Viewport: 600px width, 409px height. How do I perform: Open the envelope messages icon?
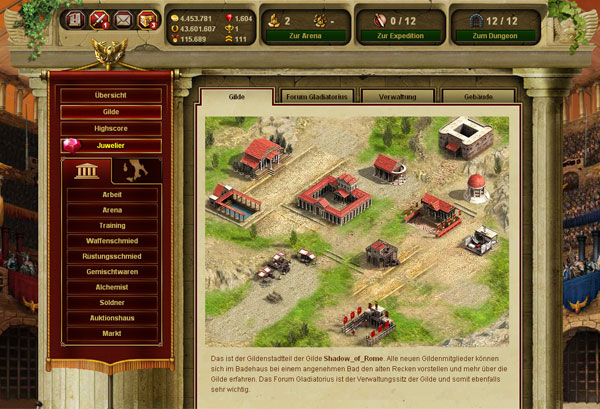tap(123, 18)
